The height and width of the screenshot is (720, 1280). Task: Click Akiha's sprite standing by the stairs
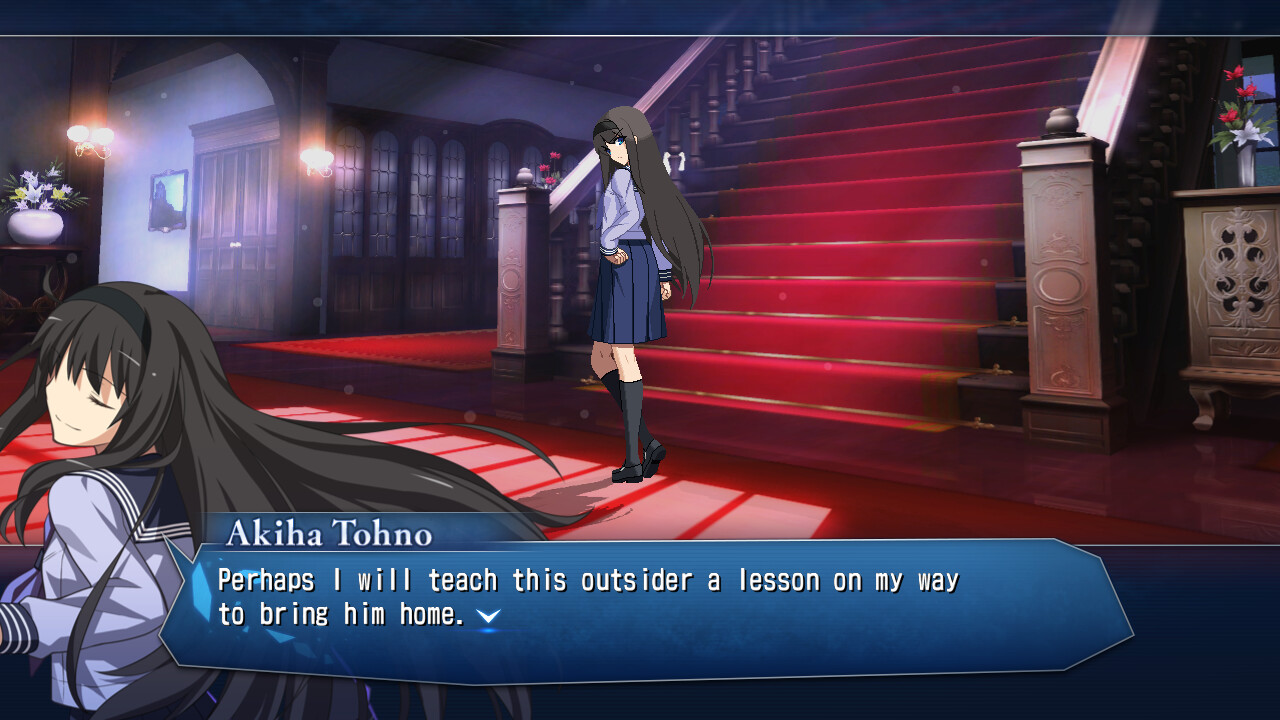pos(628,280)
